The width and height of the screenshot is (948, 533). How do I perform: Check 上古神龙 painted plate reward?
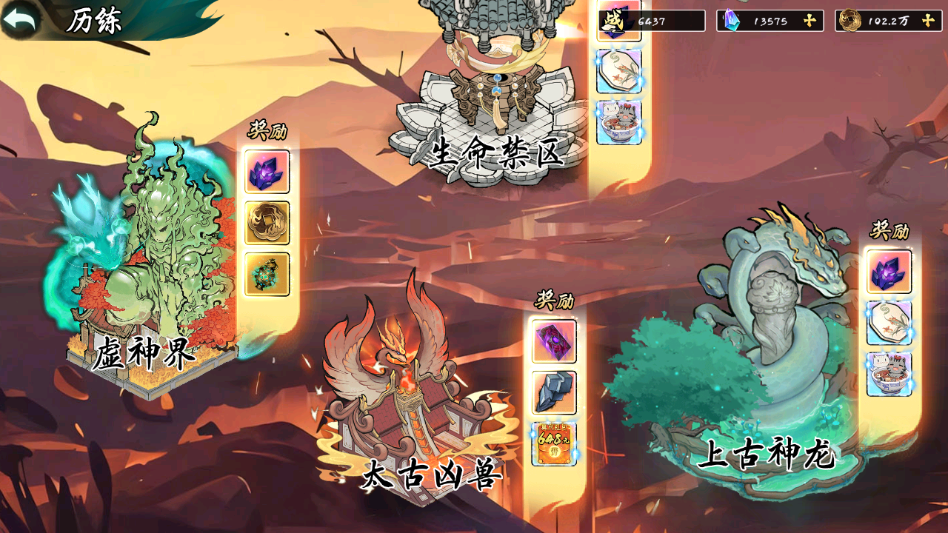coord(888,323)
